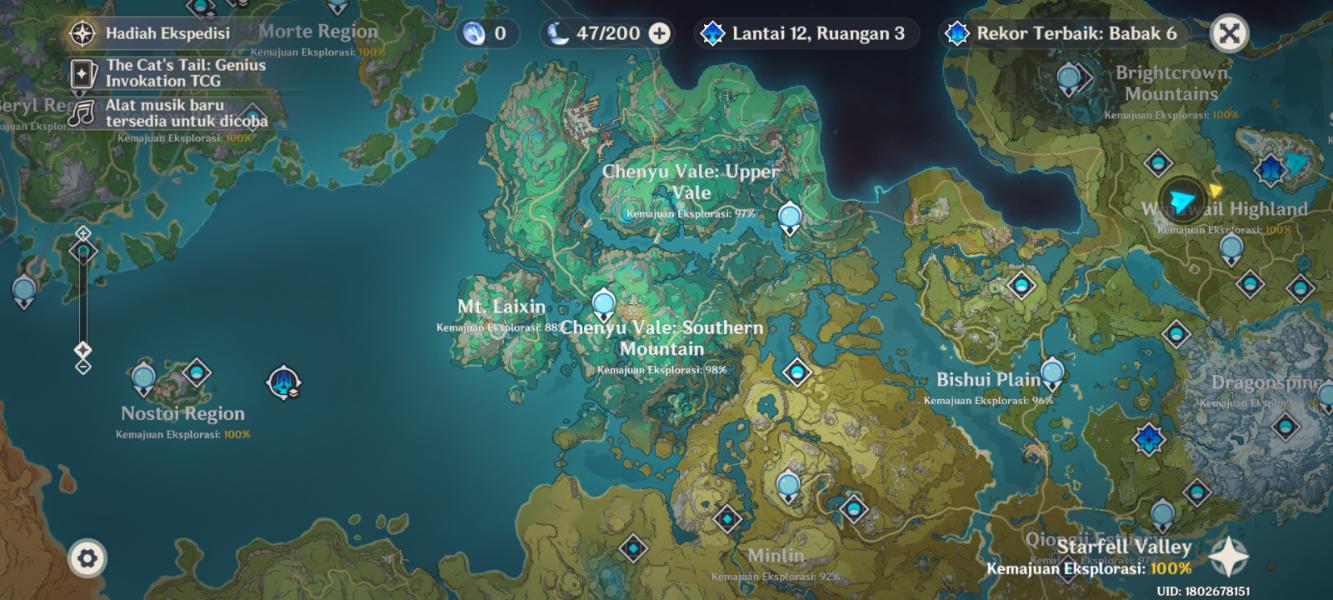
Task: Click the four-pointed star button beside Starfell Valley
Action: tap(1228, 557)
